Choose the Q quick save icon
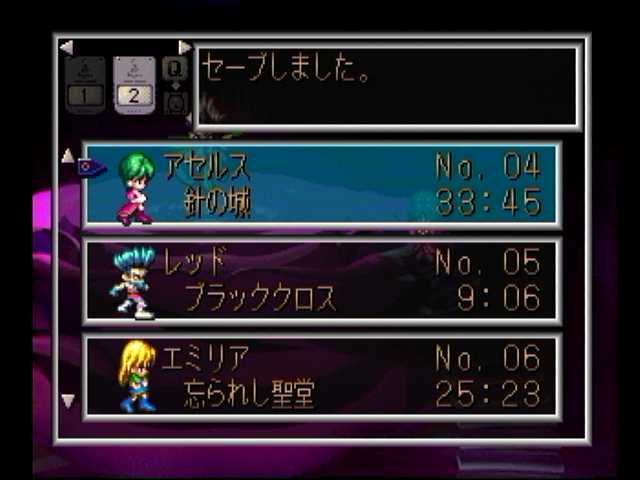This screenshot has height=480, width=640. click(175, 69)
